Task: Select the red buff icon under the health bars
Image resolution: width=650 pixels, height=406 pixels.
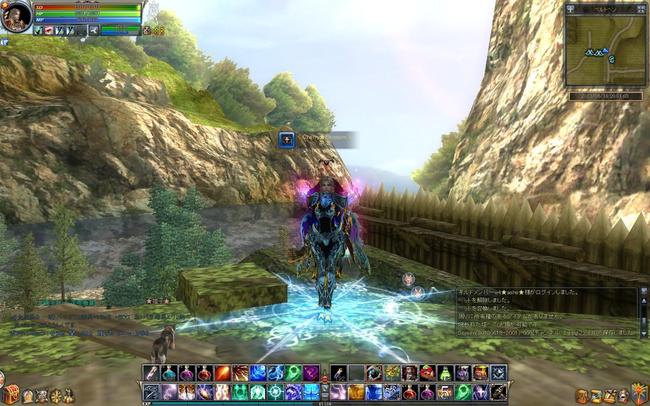Action: pyautogui.click(x=50, y=31)
